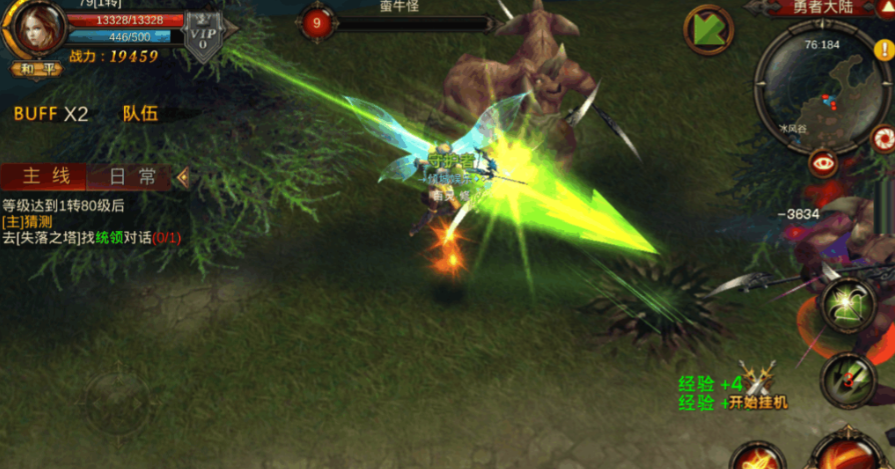
Task: Switch to the 日常 daily quest tab
Action: point(132,177)
